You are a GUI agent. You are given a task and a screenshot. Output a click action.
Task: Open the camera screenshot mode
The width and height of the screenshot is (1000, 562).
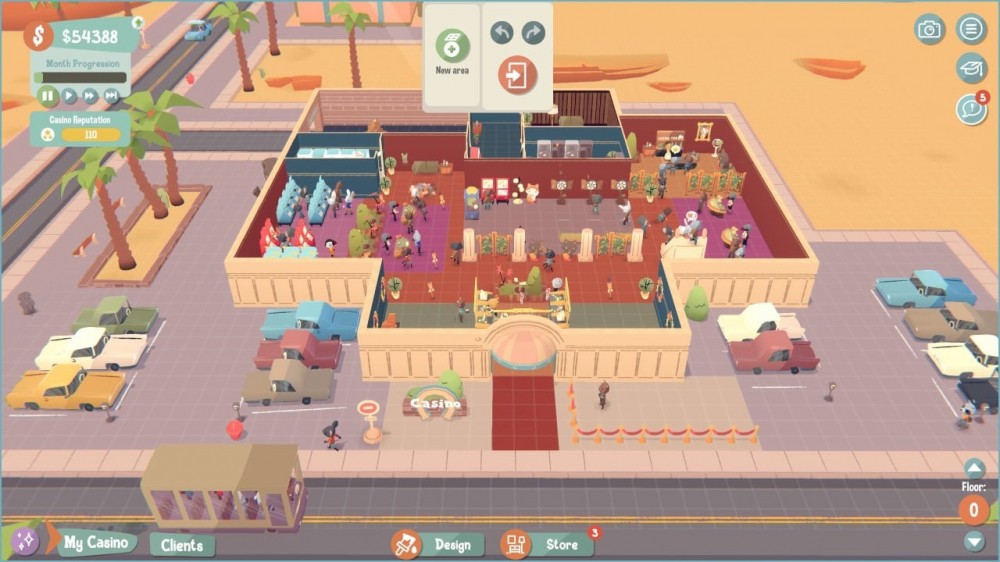click(x=930, y=29)
